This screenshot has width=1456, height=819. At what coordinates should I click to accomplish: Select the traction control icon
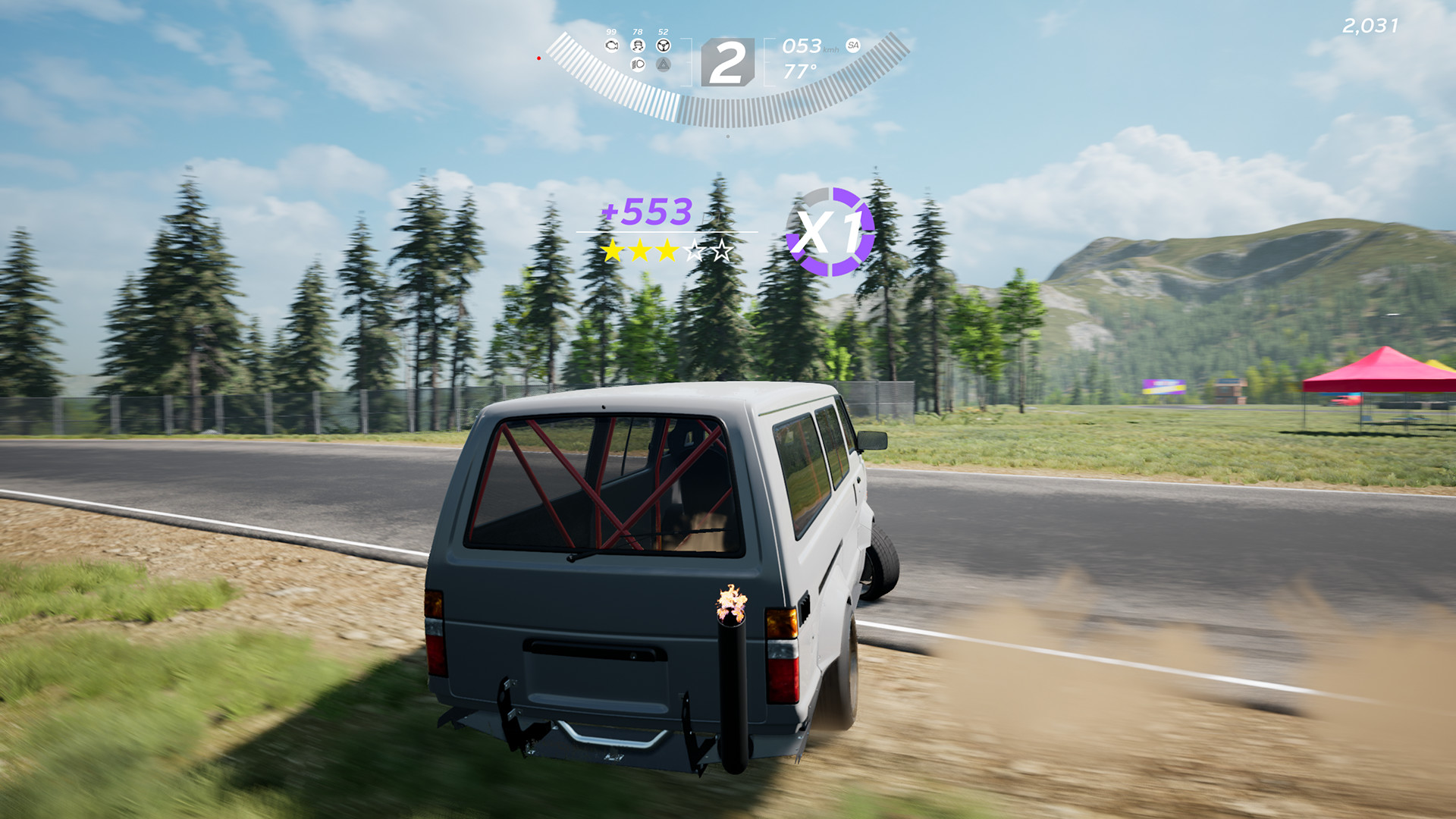pos(638,46)
